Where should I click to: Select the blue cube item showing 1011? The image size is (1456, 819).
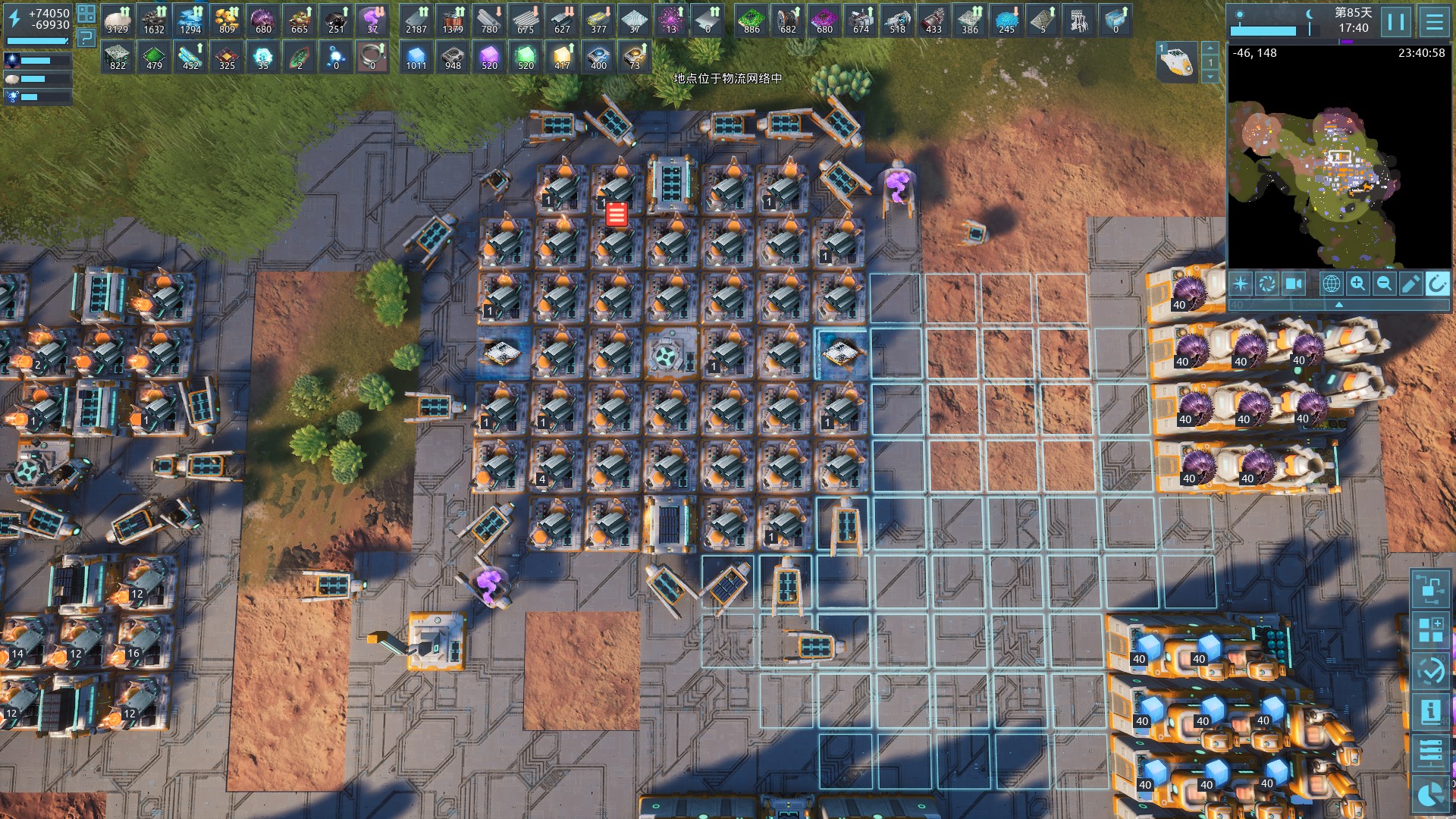[x=416, y=57]
